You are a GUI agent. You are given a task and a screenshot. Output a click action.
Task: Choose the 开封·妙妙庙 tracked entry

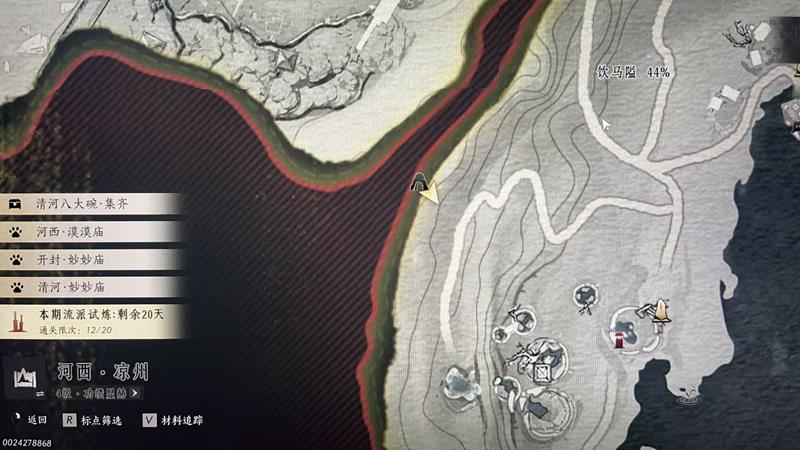click(90, 259)
